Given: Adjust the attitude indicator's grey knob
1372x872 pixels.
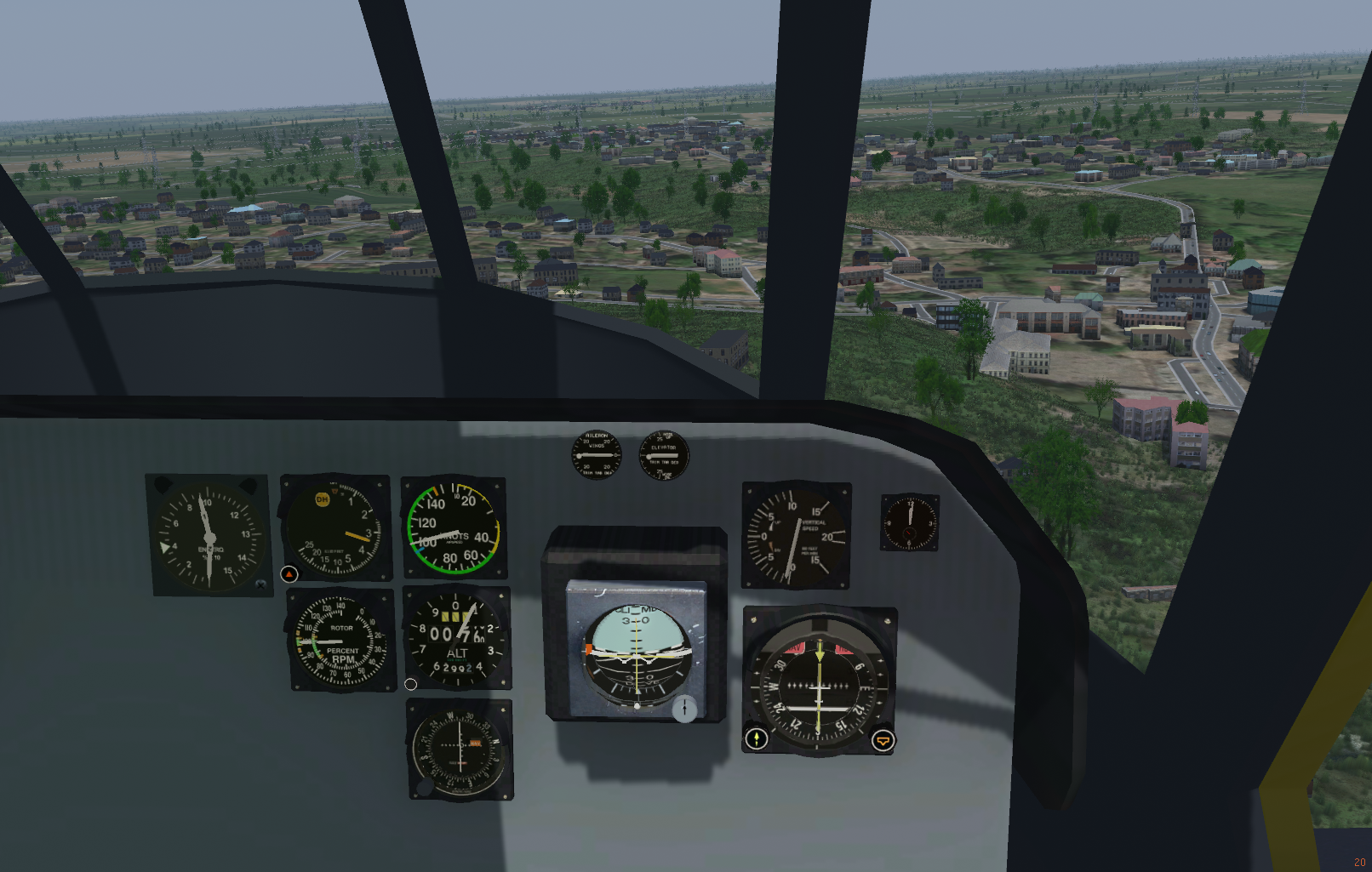Looking at the screenshot, I should pyautogui.click(x=684, y=708).
